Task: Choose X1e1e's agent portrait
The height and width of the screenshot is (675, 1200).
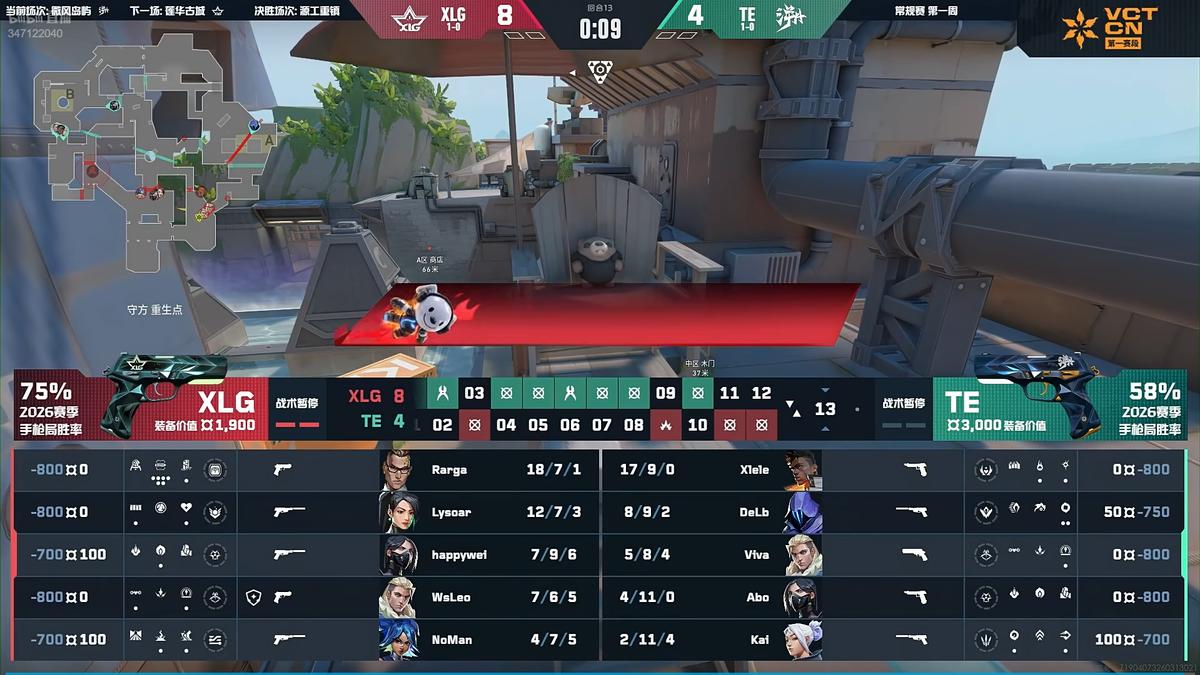Action: coord(802,469)
